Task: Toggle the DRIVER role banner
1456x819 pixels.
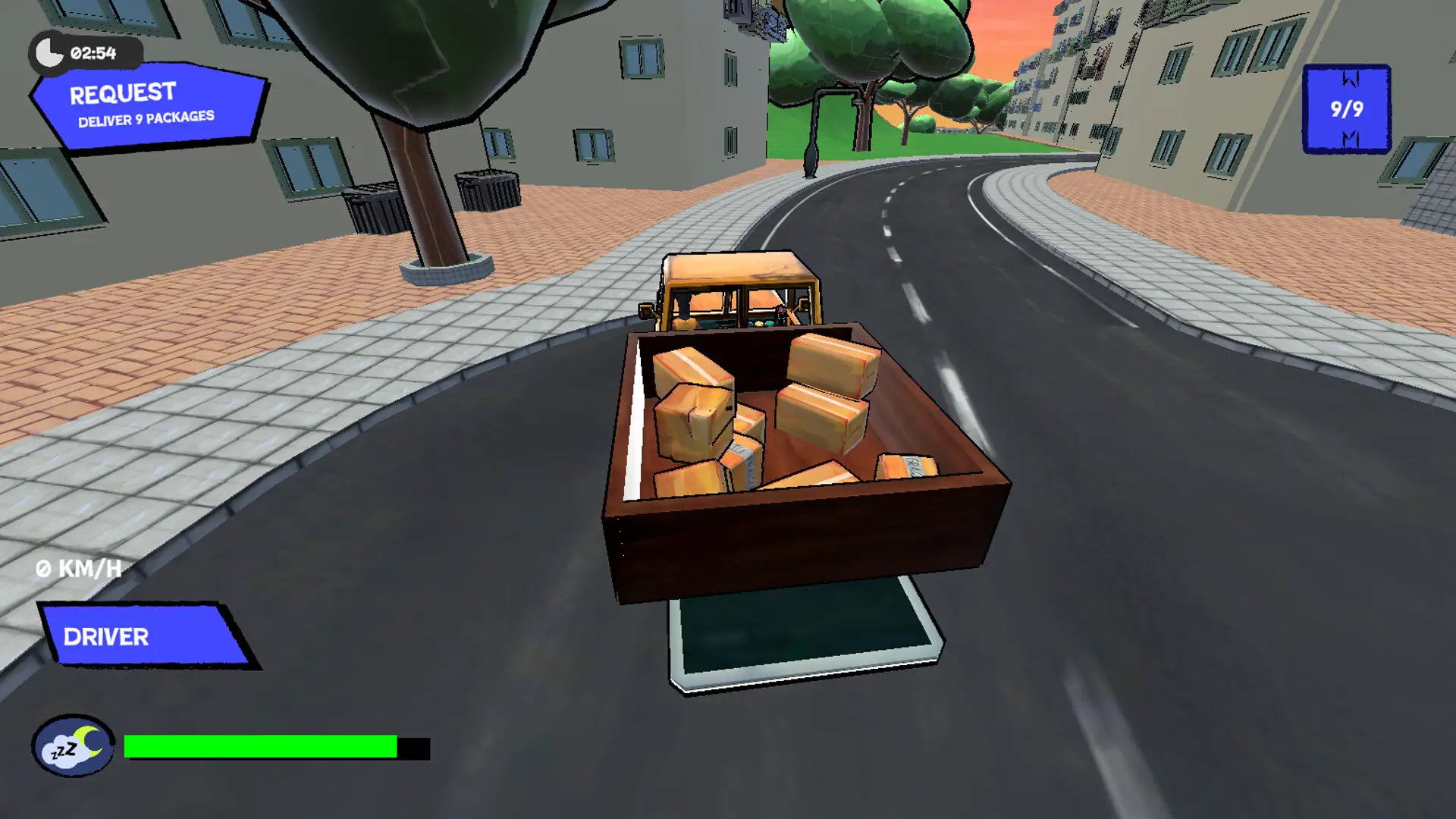Action: (x=106, y=637)
